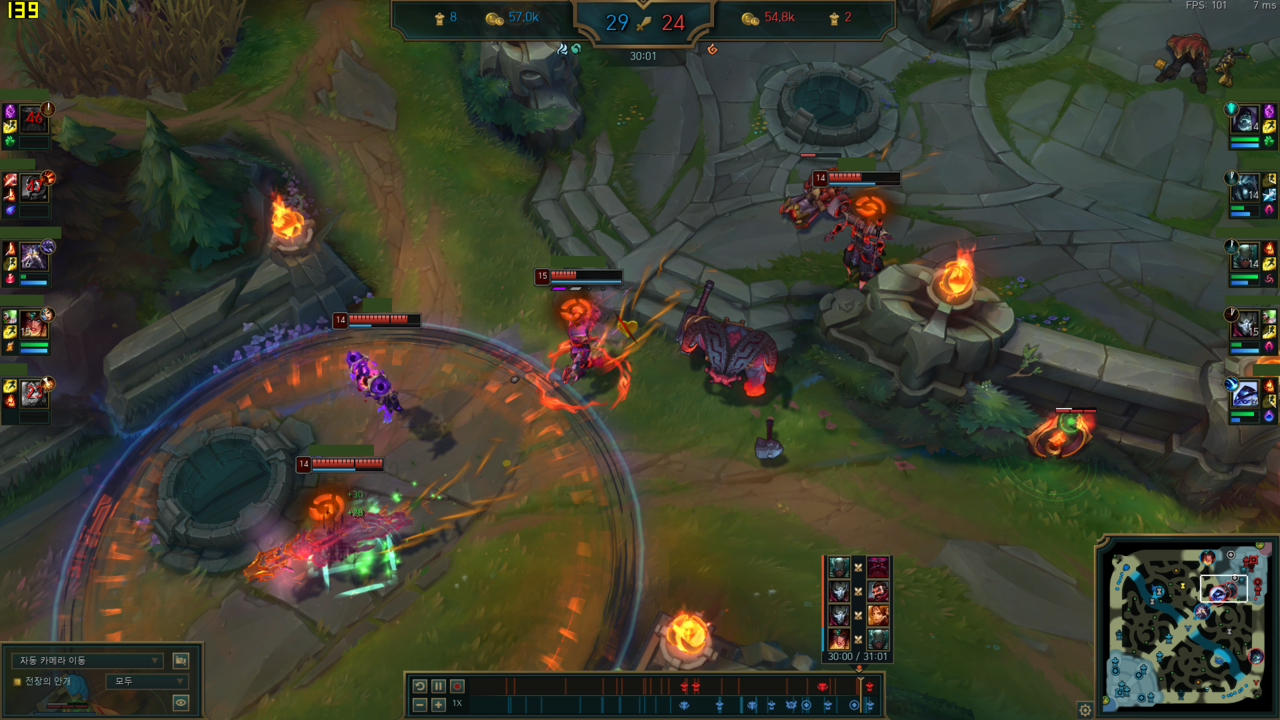Open the auto camera movement dropdown
Image resolution: width=1280 pixels, height=720 pixels.
[87, 660]
